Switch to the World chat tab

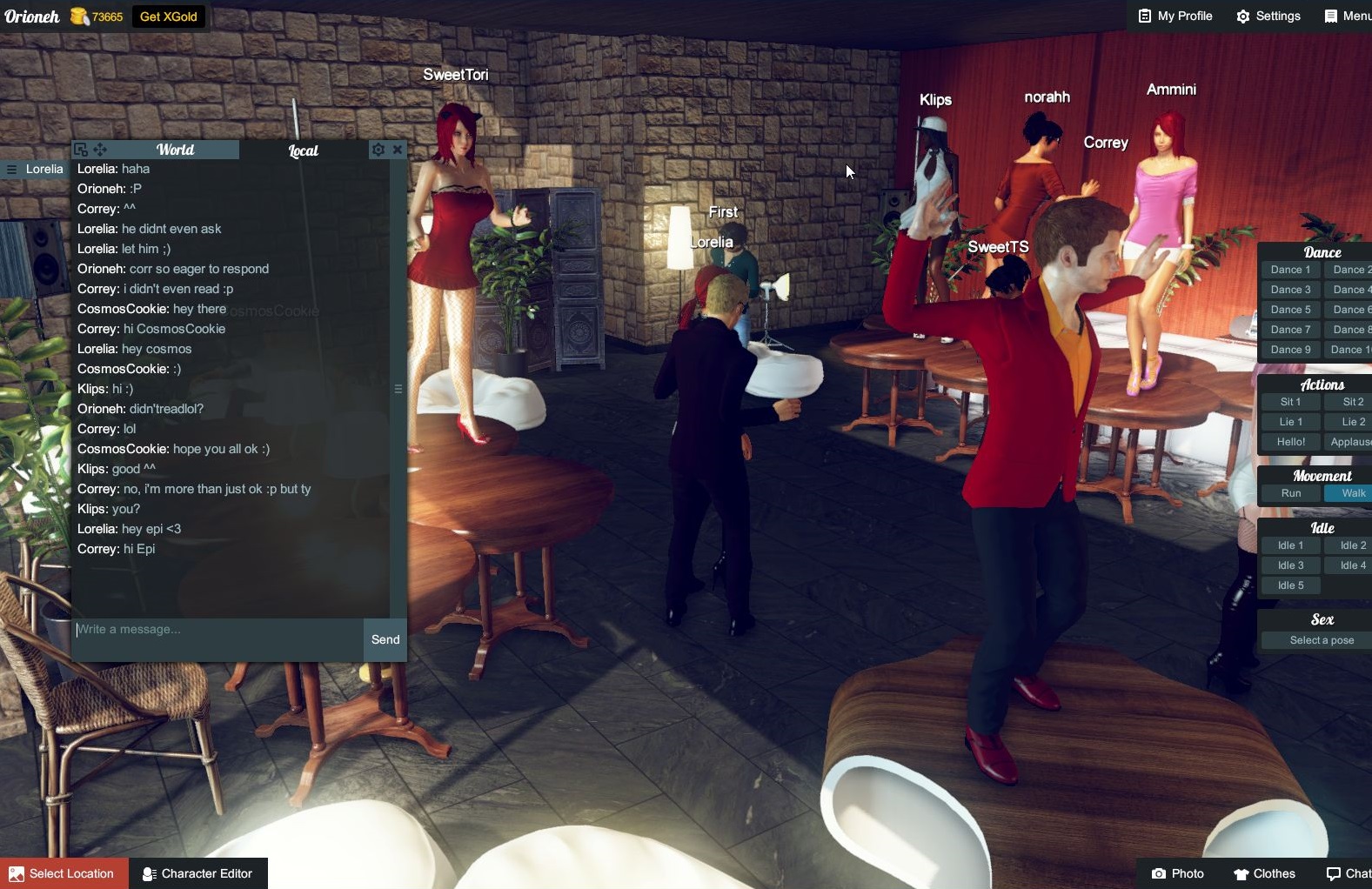[x=175, y=150]
